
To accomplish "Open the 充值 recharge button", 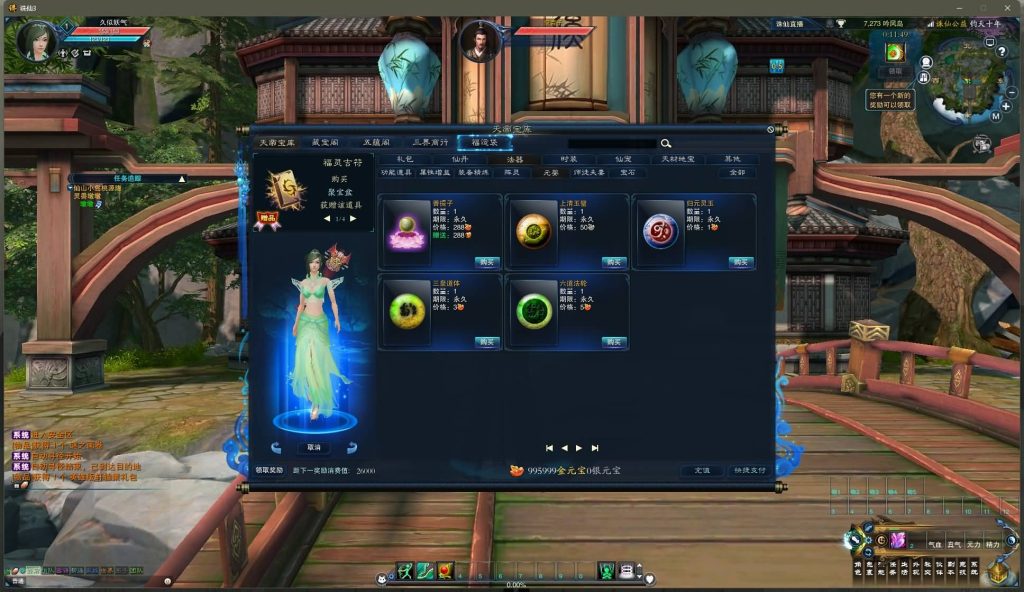I will click(701, 470).
